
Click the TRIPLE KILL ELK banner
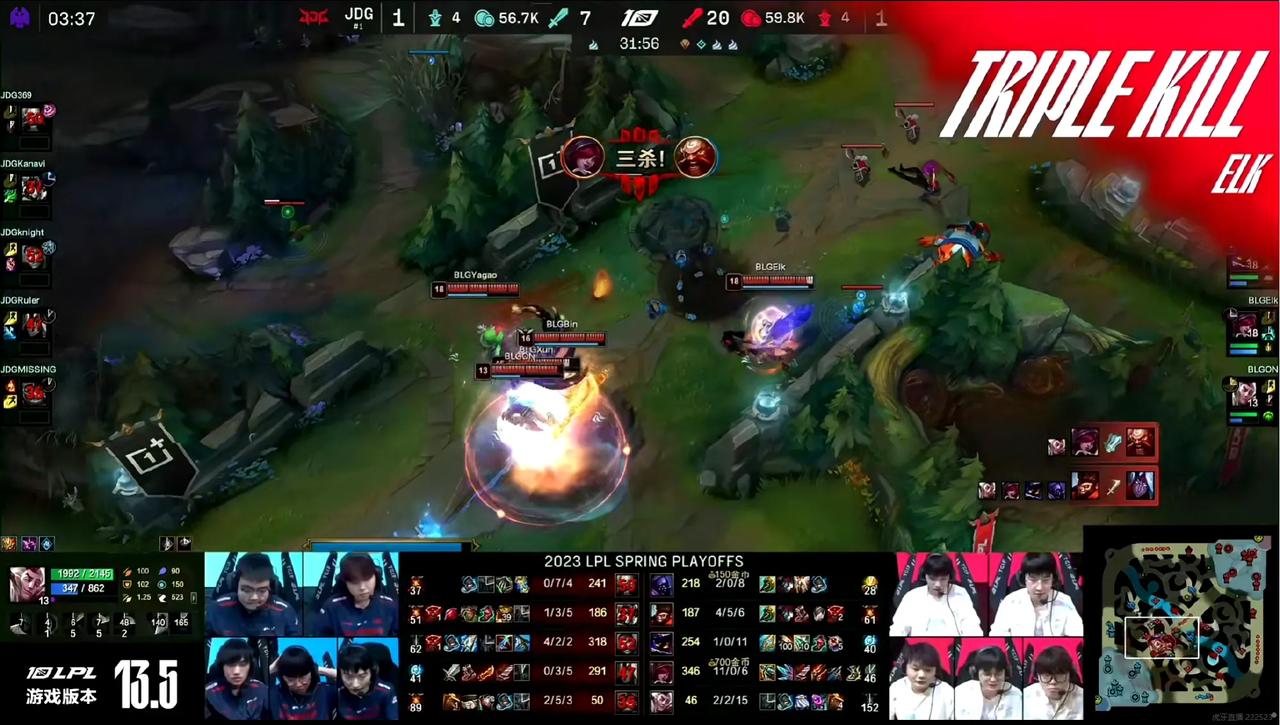point(1100,110)
